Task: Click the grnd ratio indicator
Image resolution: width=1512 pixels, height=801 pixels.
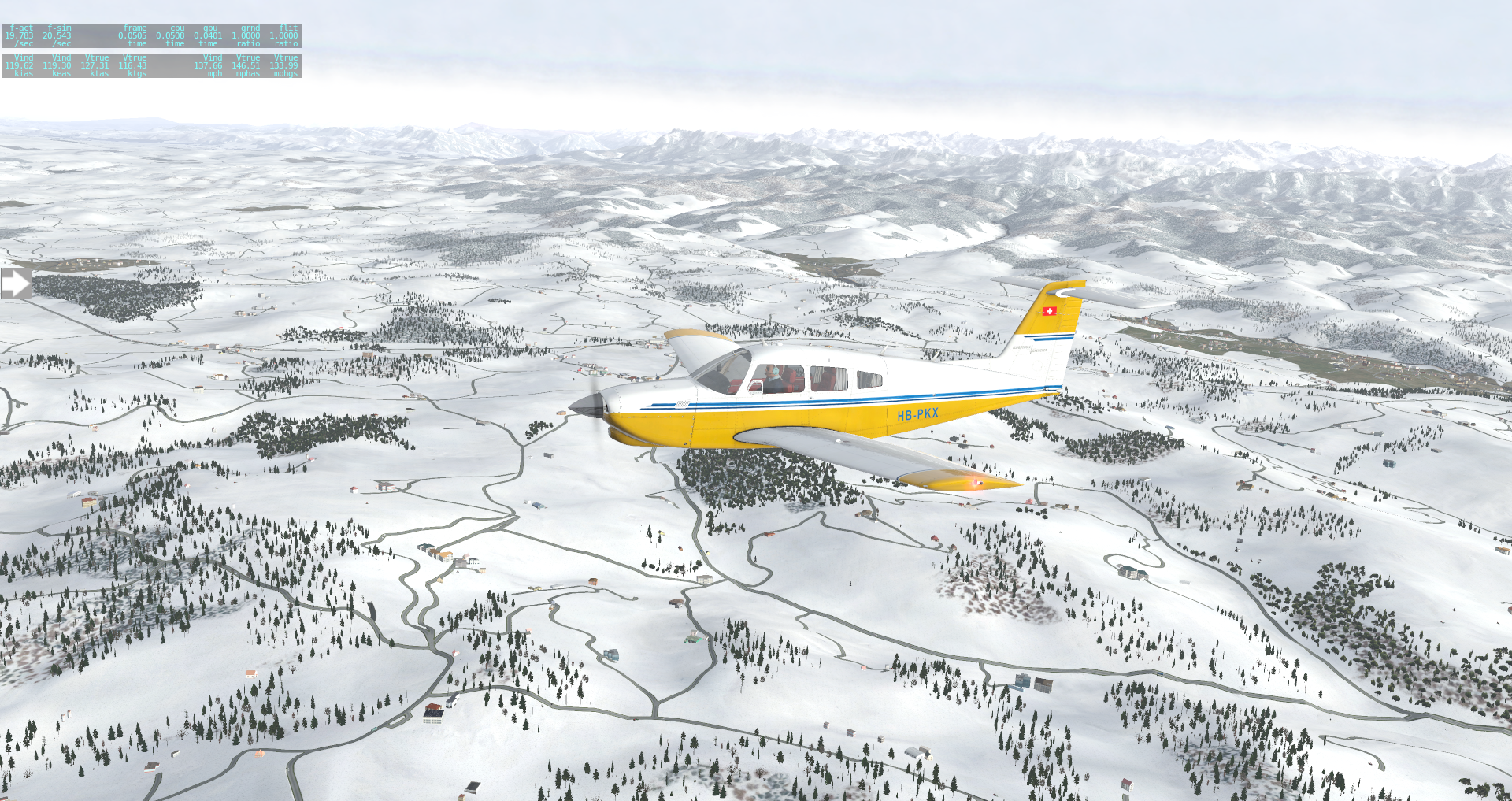Action: [x=246, y=35]
